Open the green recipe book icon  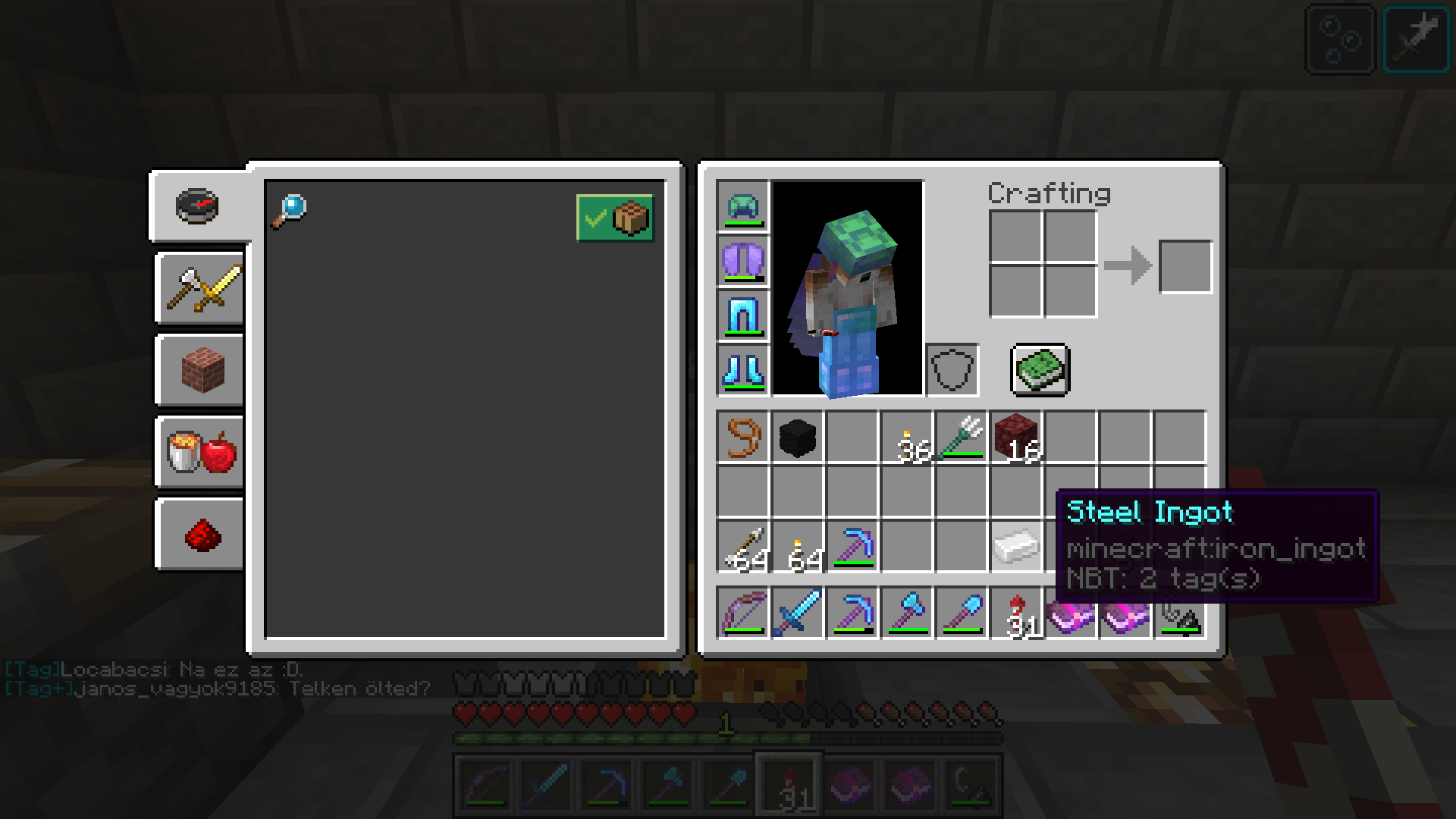point(1039,370)
